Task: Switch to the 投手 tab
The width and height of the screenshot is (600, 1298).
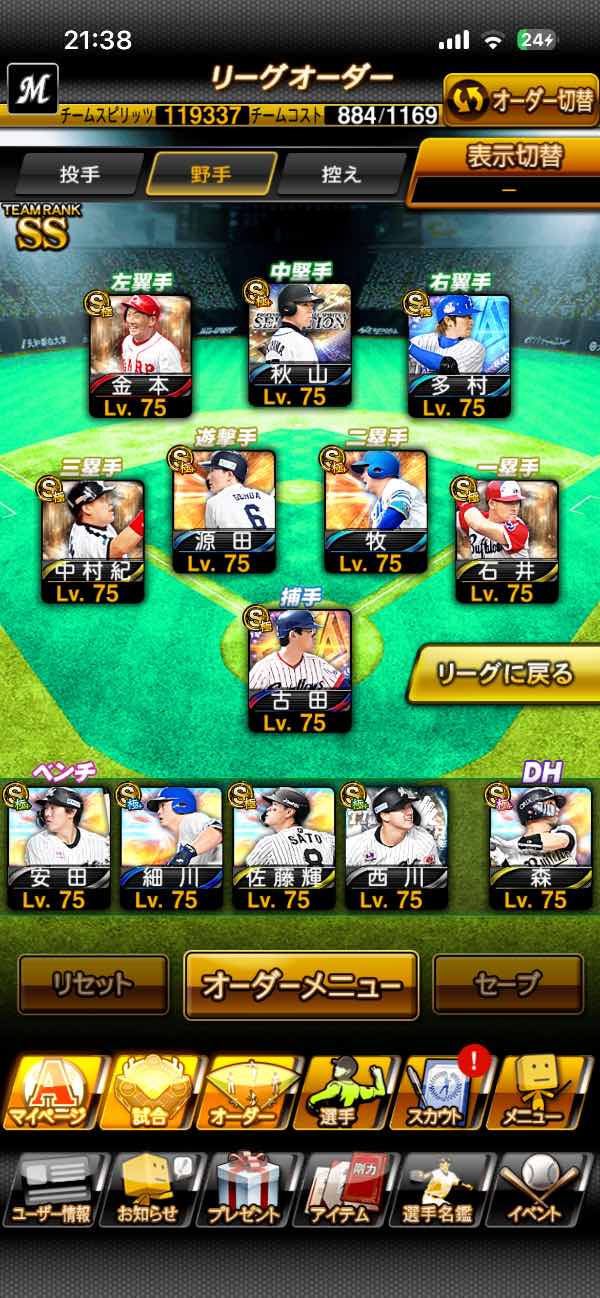Action: 80,174
